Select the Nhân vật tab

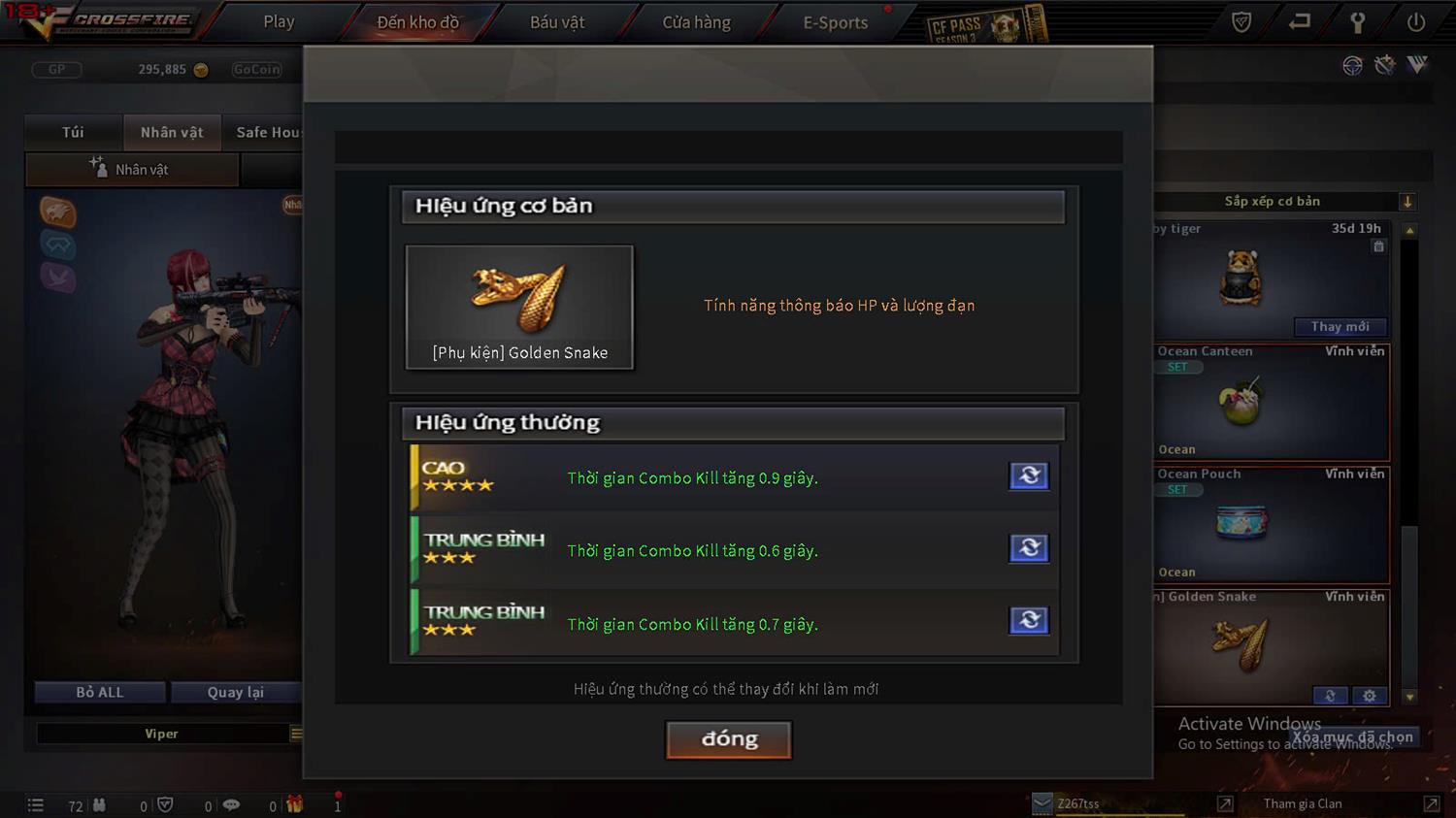(x=172, y=132)
